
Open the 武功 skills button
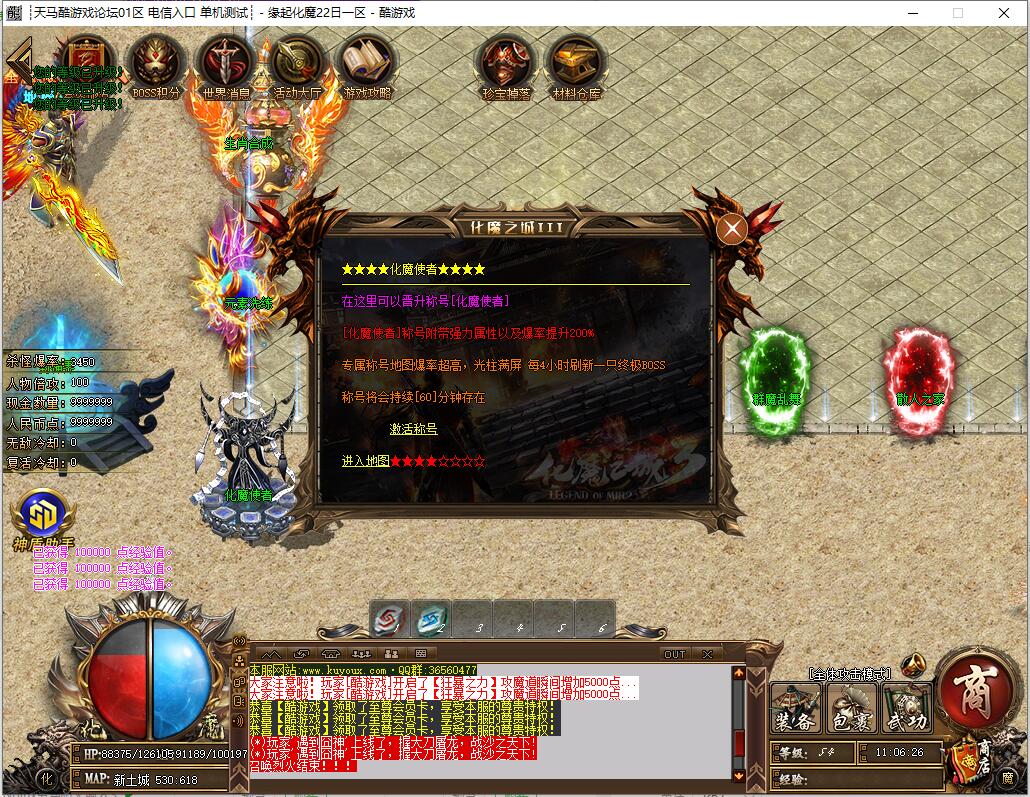(x=906, y=708)
